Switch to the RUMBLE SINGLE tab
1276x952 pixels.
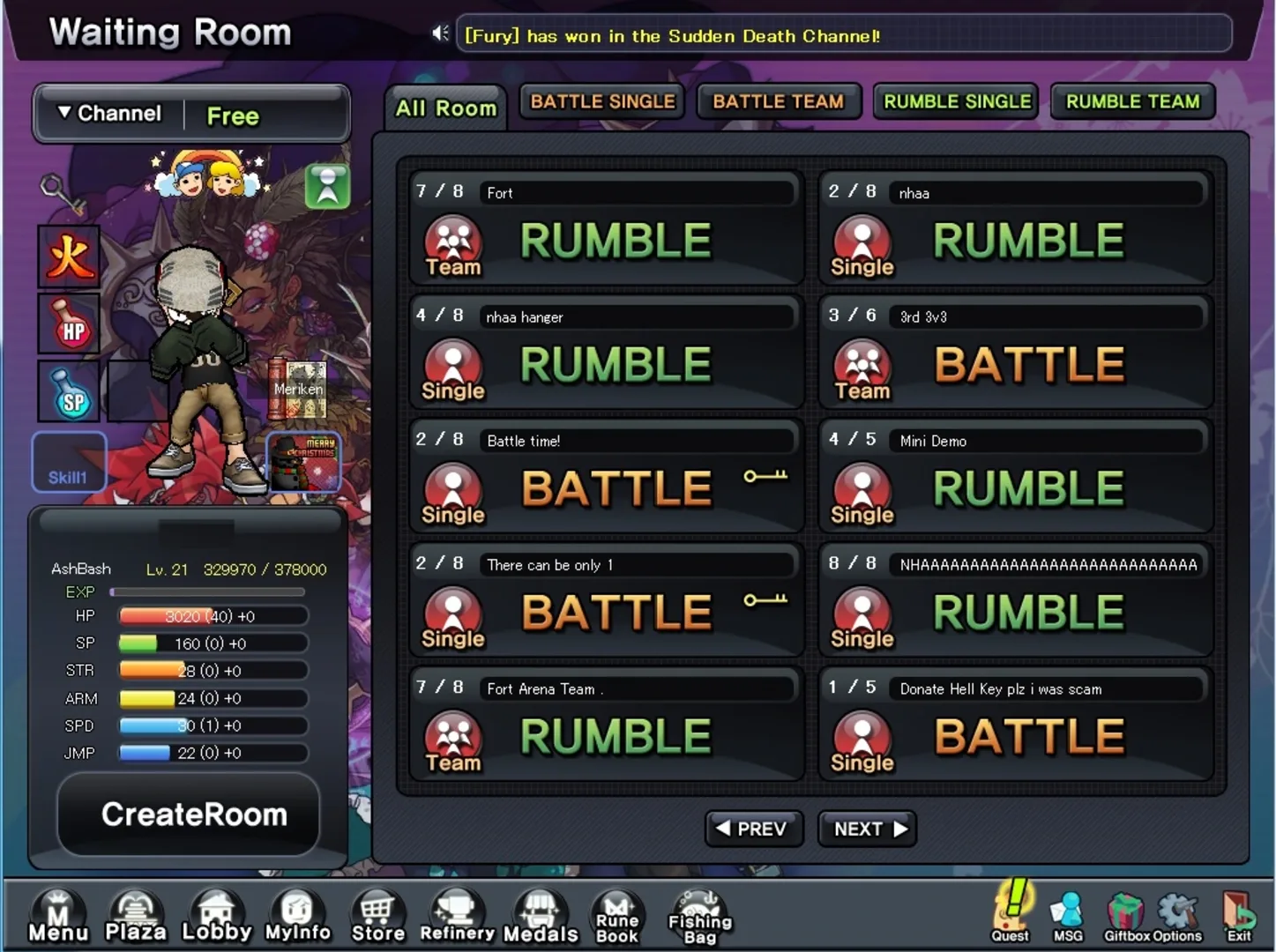[x=955, y=101]
